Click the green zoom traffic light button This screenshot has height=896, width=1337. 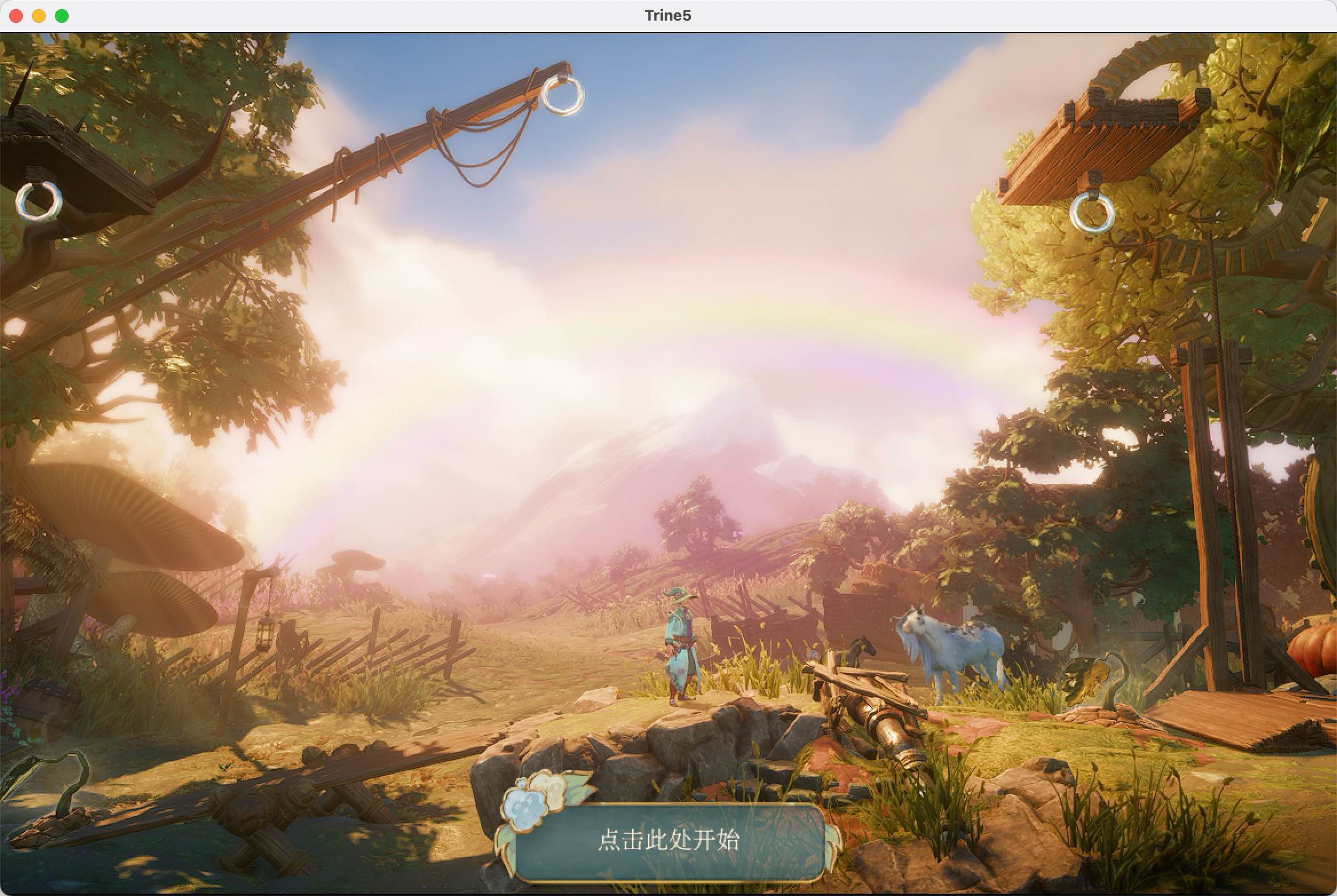61,16
